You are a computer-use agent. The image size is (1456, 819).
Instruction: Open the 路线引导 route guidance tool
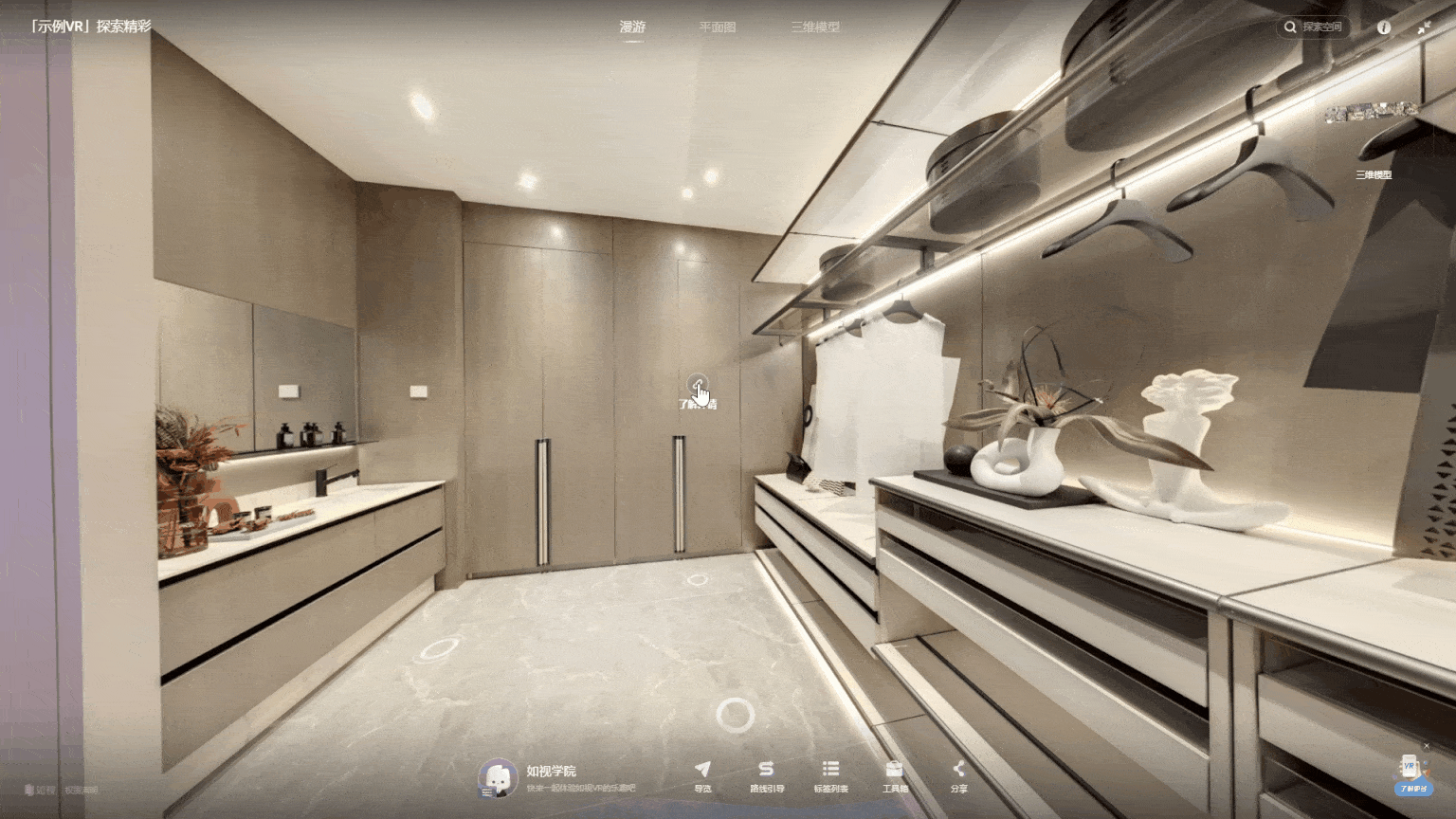[766, 775]
